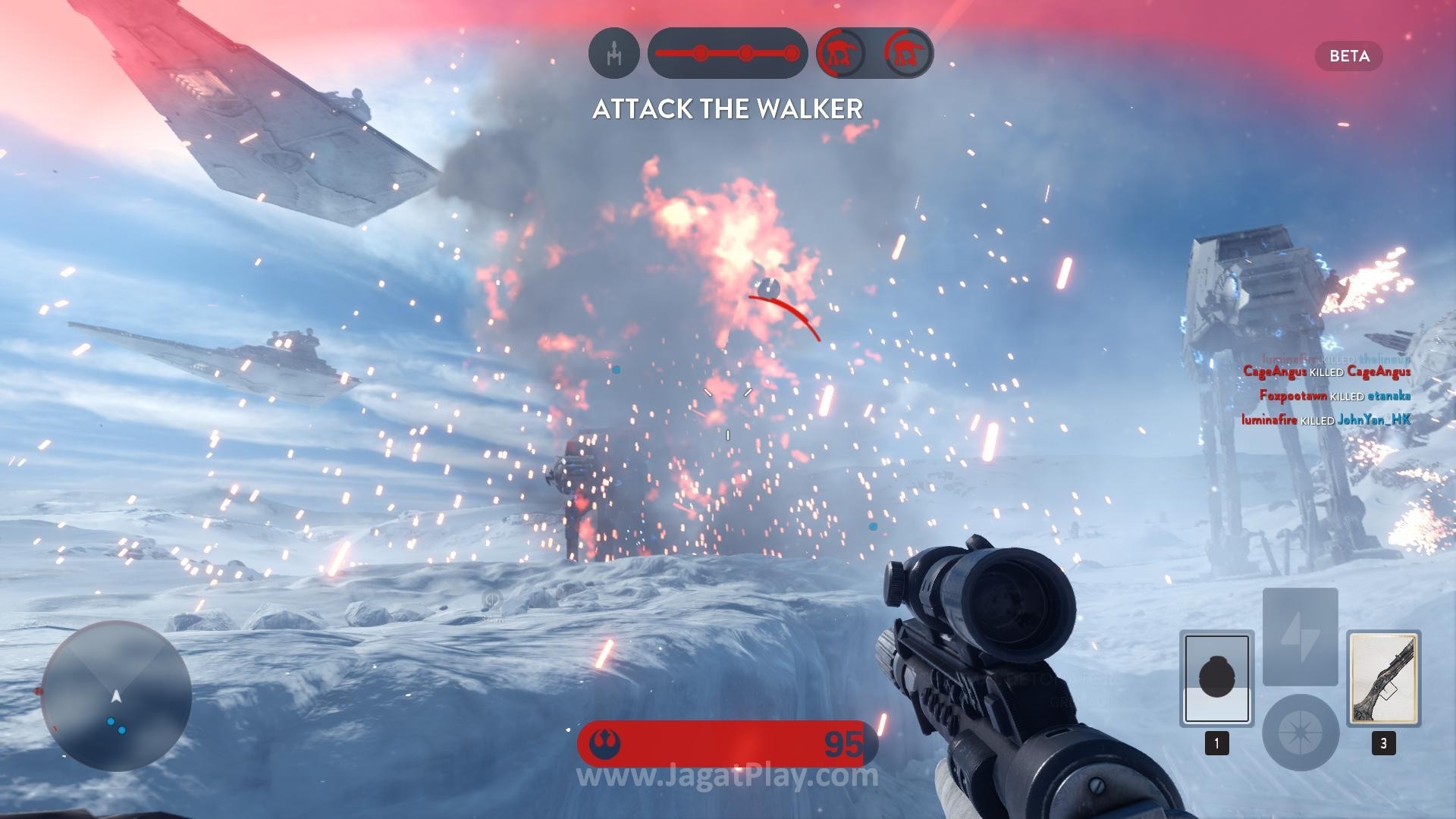
Task: Click the circular power-up slot
Action: (x=1300, y=732)
